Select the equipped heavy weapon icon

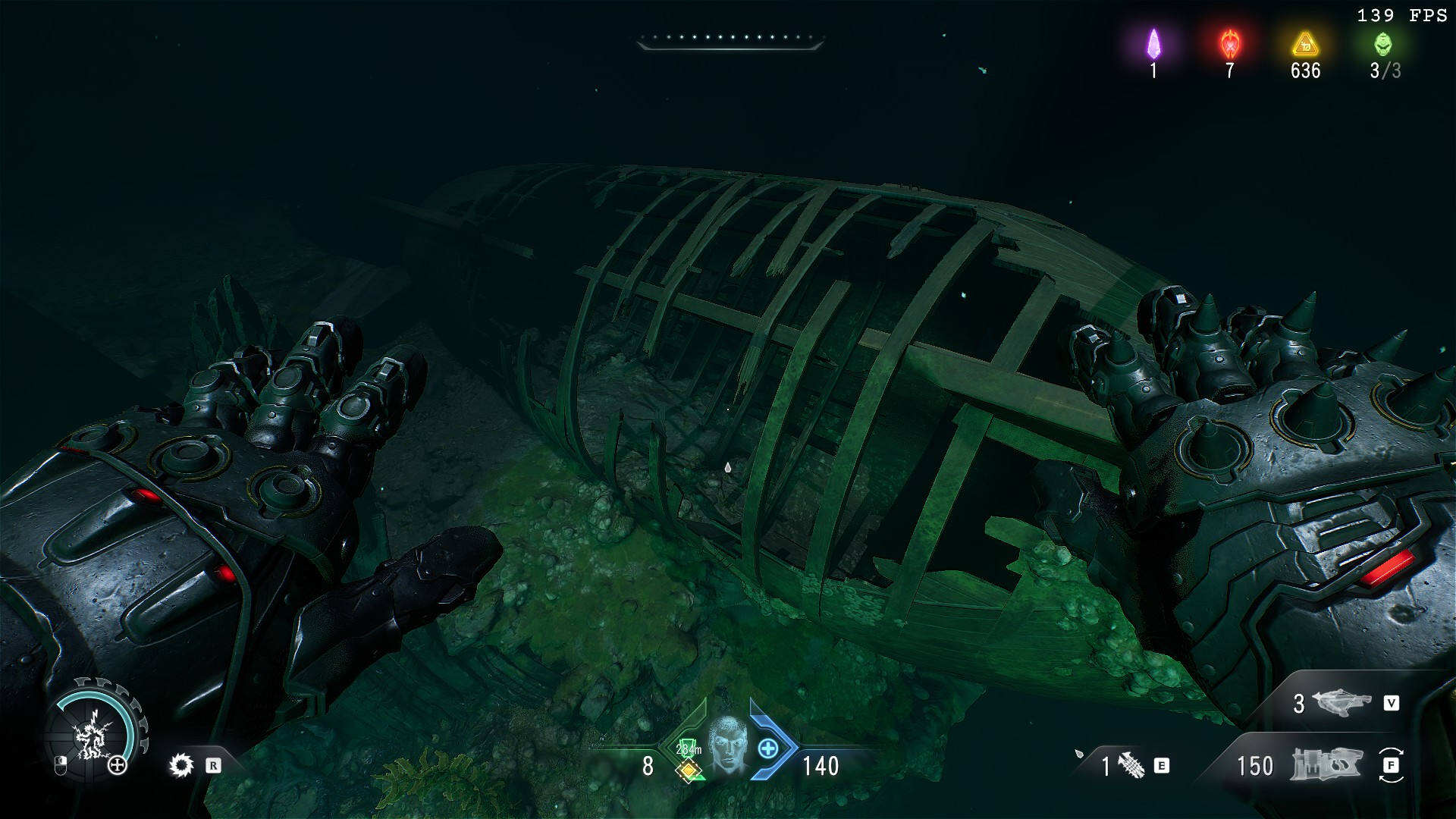coord(1326,764)
